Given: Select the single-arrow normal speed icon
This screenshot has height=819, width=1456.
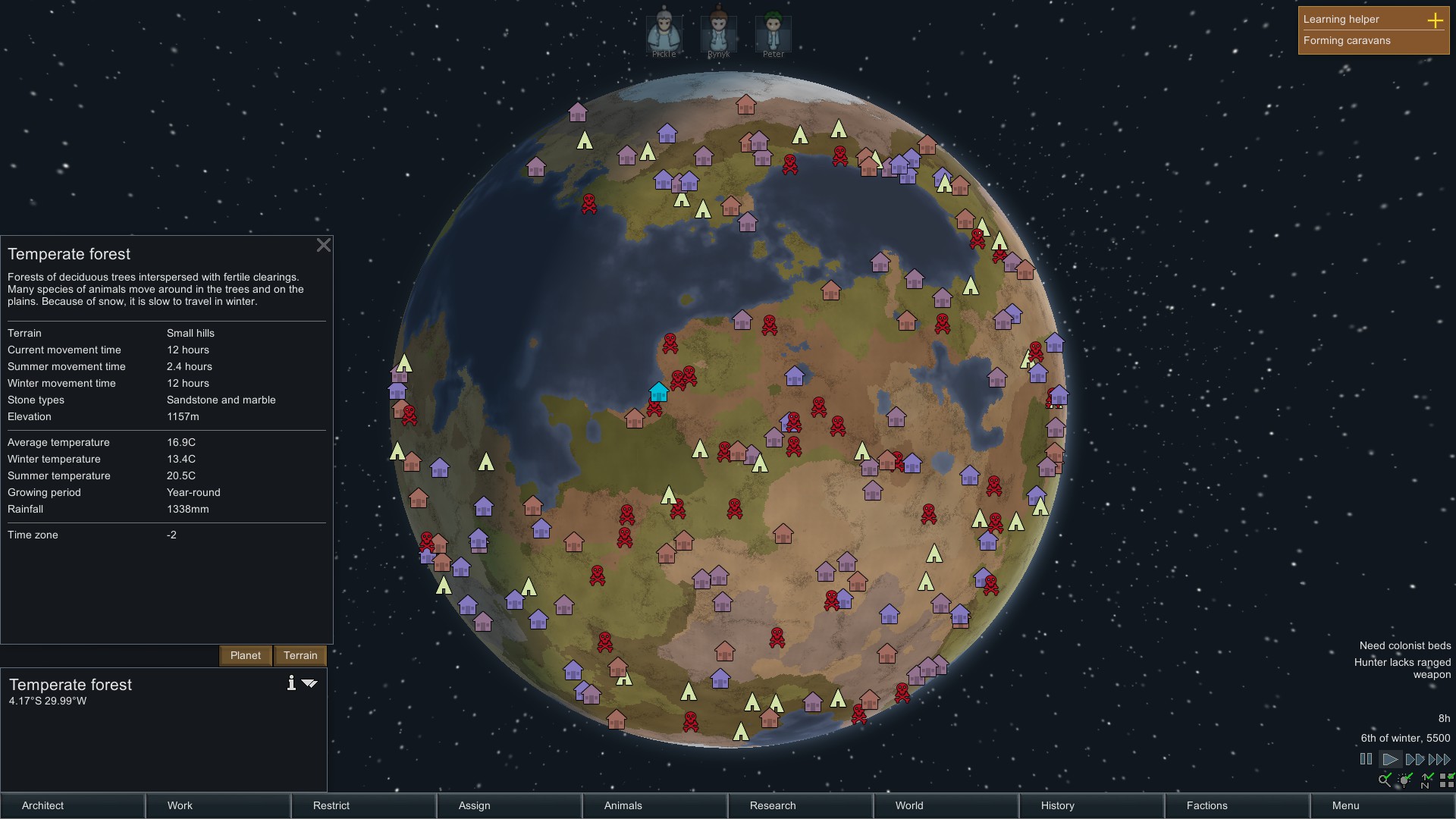Looking at the screenshot, I should pos(1390,758).
